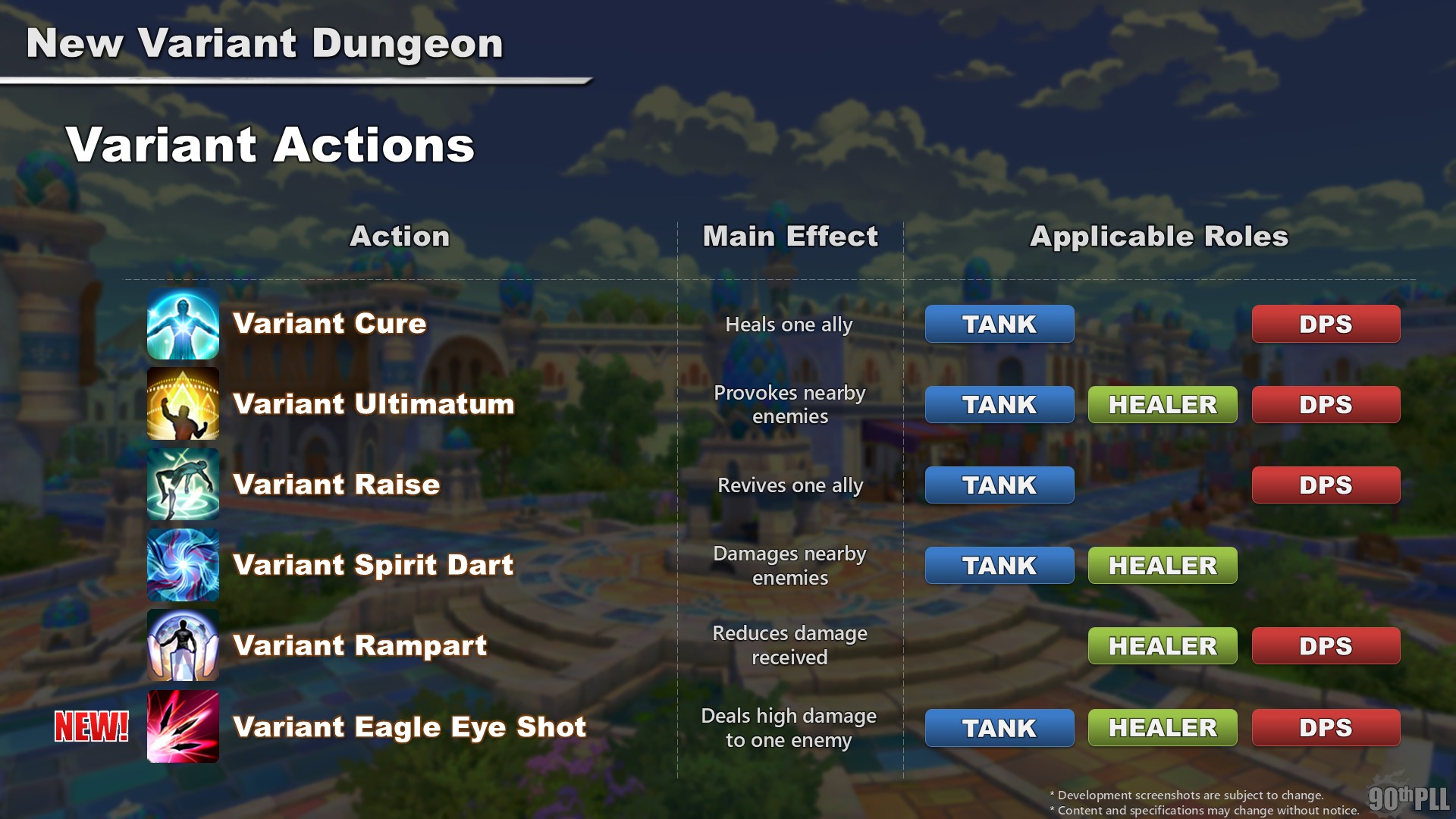This screenshot has height=819, width=1456.
Task: Pick the TANK badge for Variant Spirit Dart
Action: pyautogui.click(x=999, y=565)
